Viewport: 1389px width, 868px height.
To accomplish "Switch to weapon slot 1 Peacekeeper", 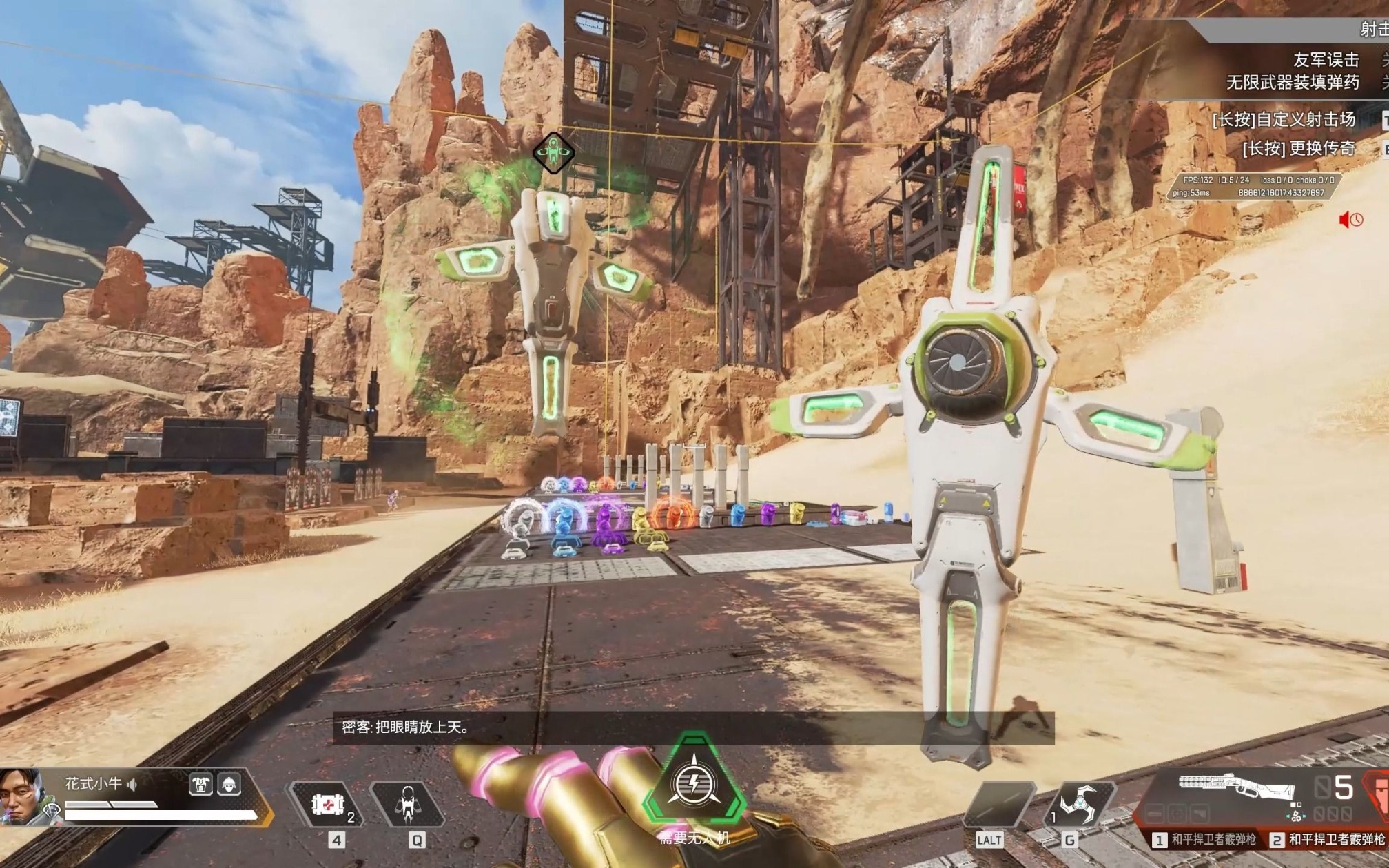I will [1206, 839].
